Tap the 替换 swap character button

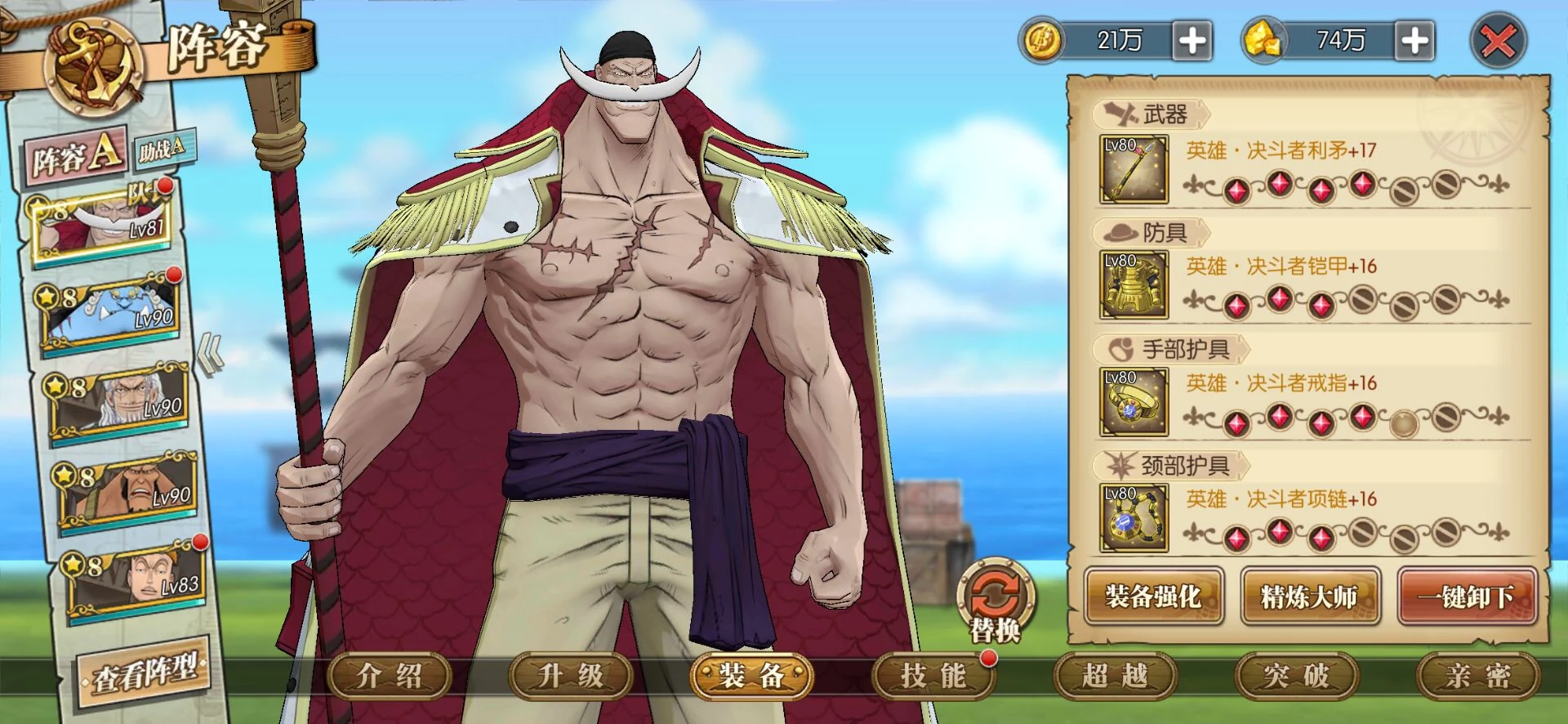point(994,602)
